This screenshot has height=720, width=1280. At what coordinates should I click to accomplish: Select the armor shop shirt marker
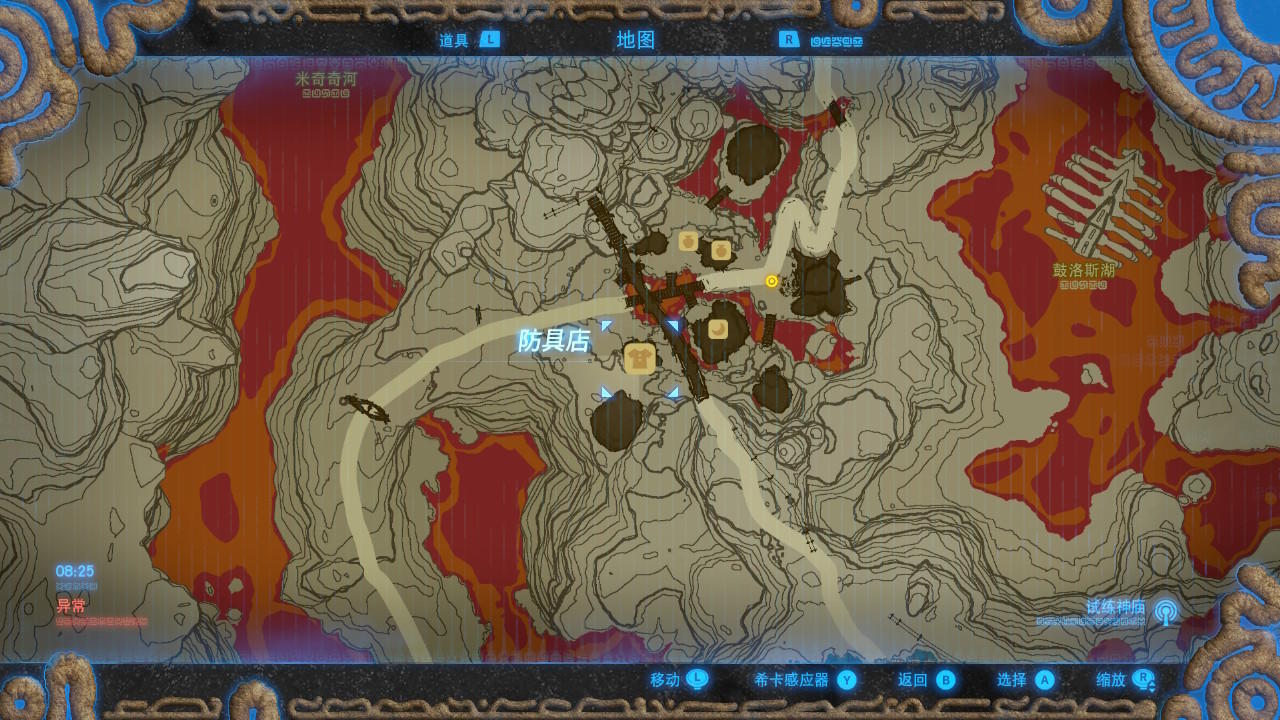pos(639,358)
